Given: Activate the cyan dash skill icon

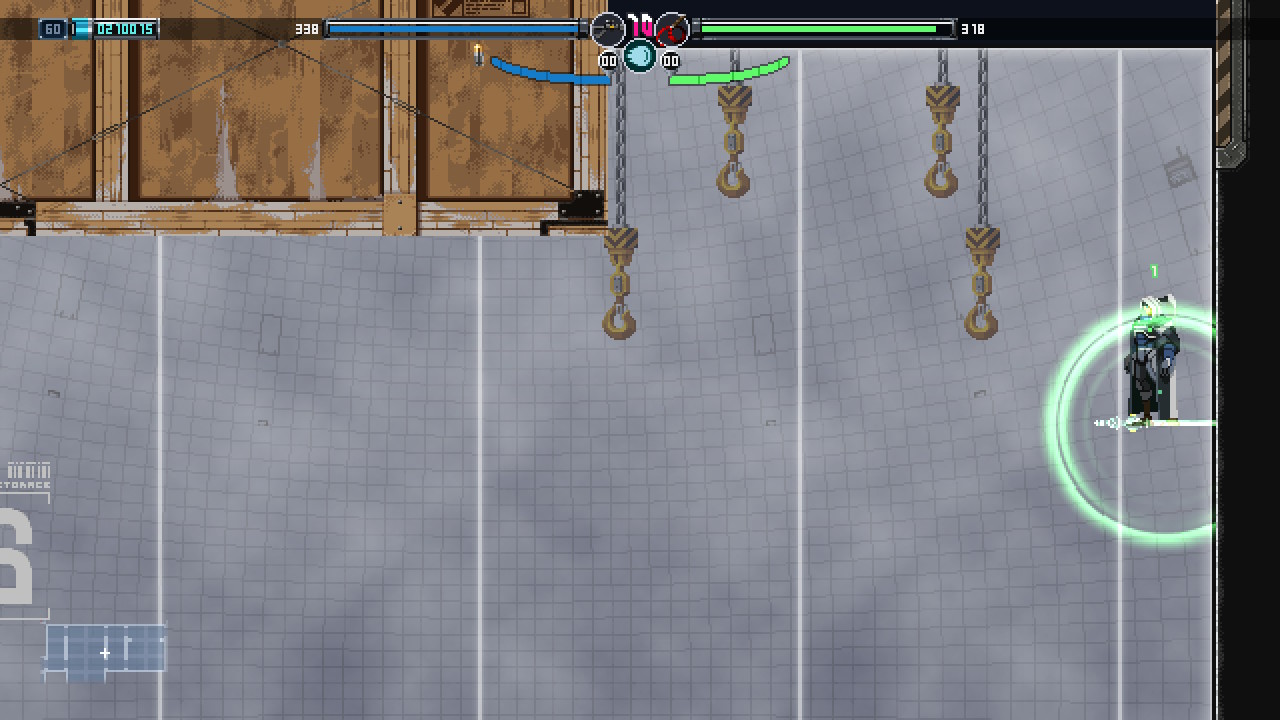Looking at the screenshot, I should tap(640, 56).
